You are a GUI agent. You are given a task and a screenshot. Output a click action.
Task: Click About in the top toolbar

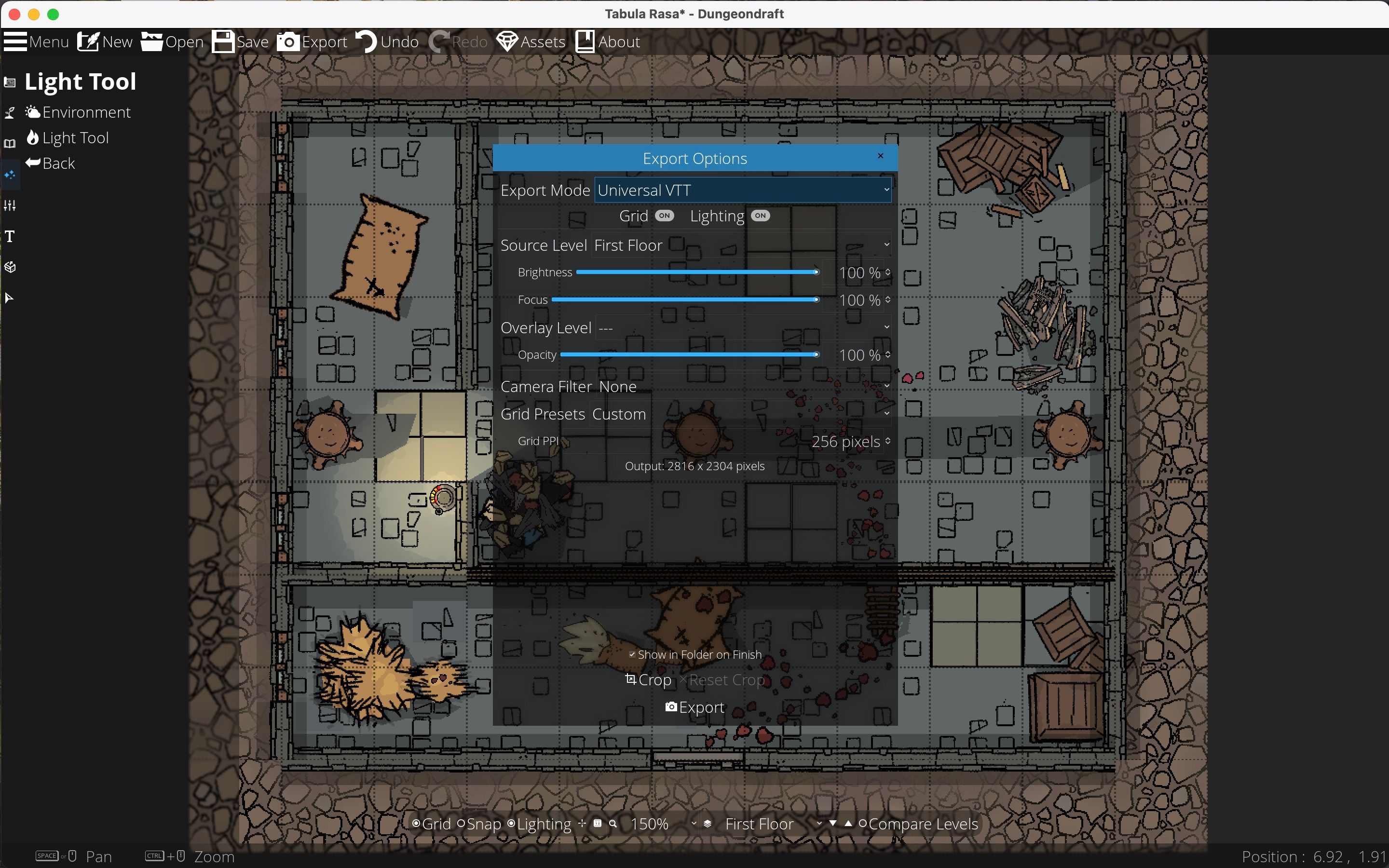607,41
